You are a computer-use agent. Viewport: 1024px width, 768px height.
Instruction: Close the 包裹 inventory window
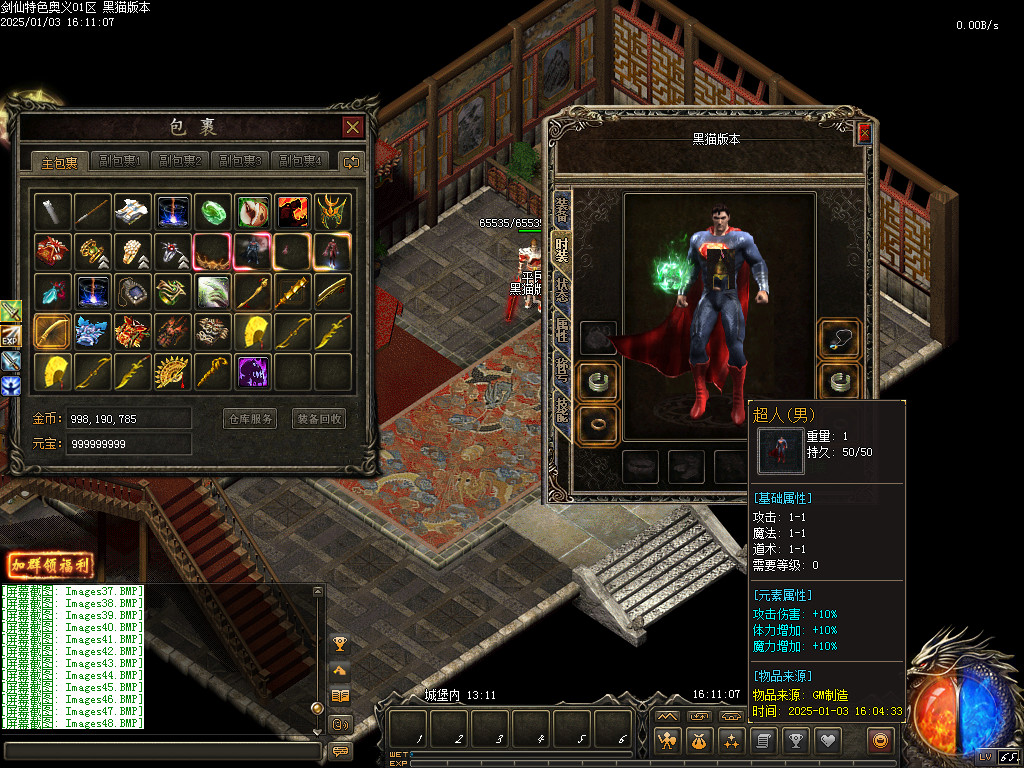(352, 127)
